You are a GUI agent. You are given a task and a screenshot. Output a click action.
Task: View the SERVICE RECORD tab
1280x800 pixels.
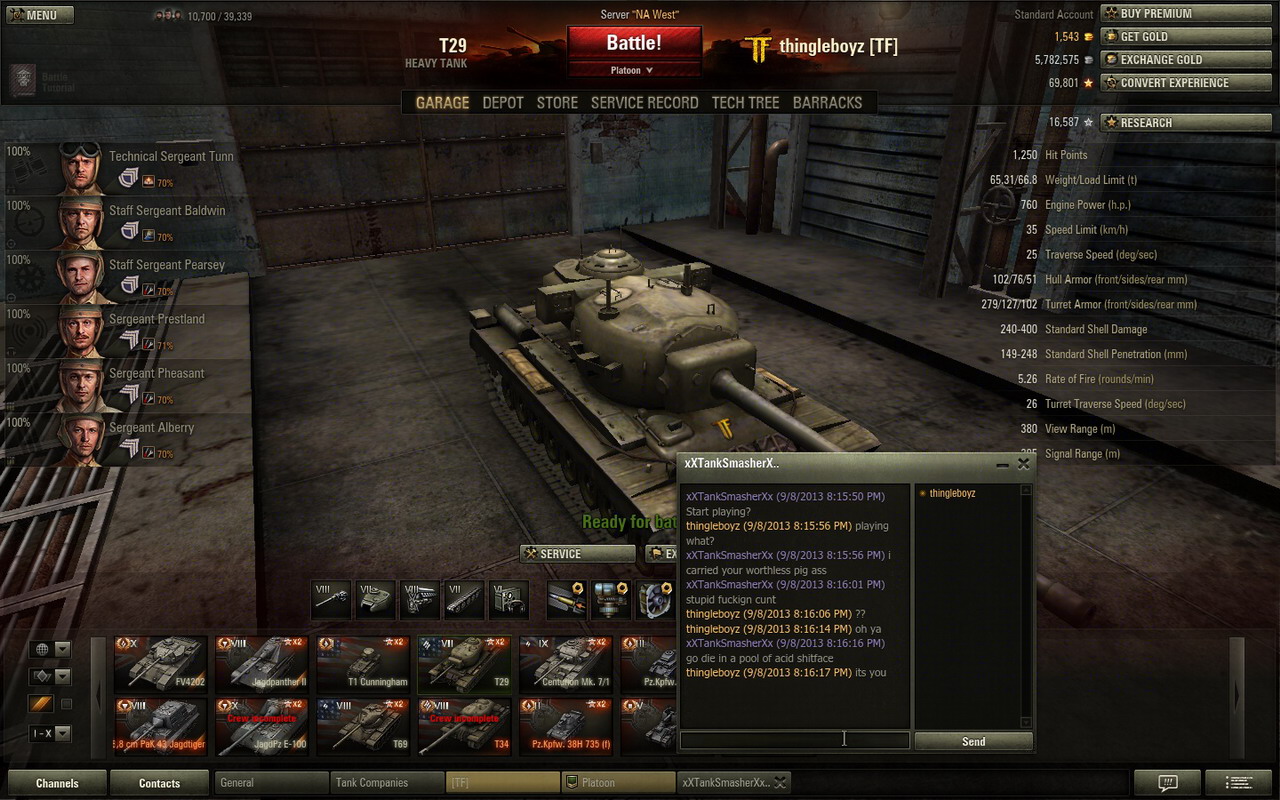[644, 102]
